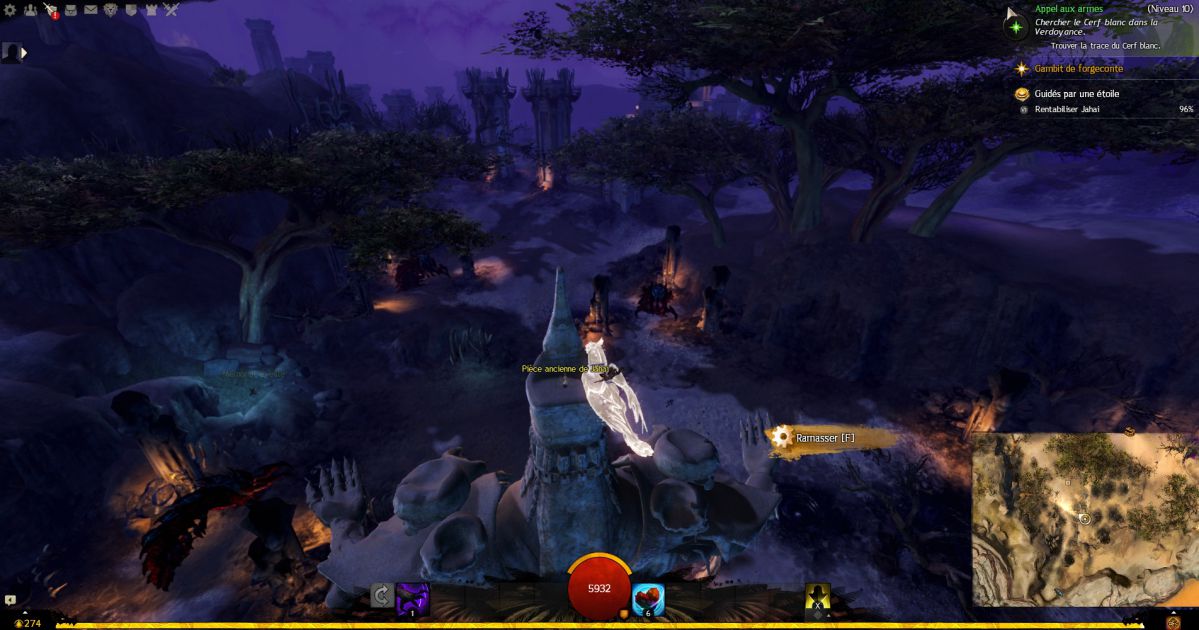This screenshot has width=1199, height=630.
Task: Activate the yellow mount skill icon
Action: point(818,596)
